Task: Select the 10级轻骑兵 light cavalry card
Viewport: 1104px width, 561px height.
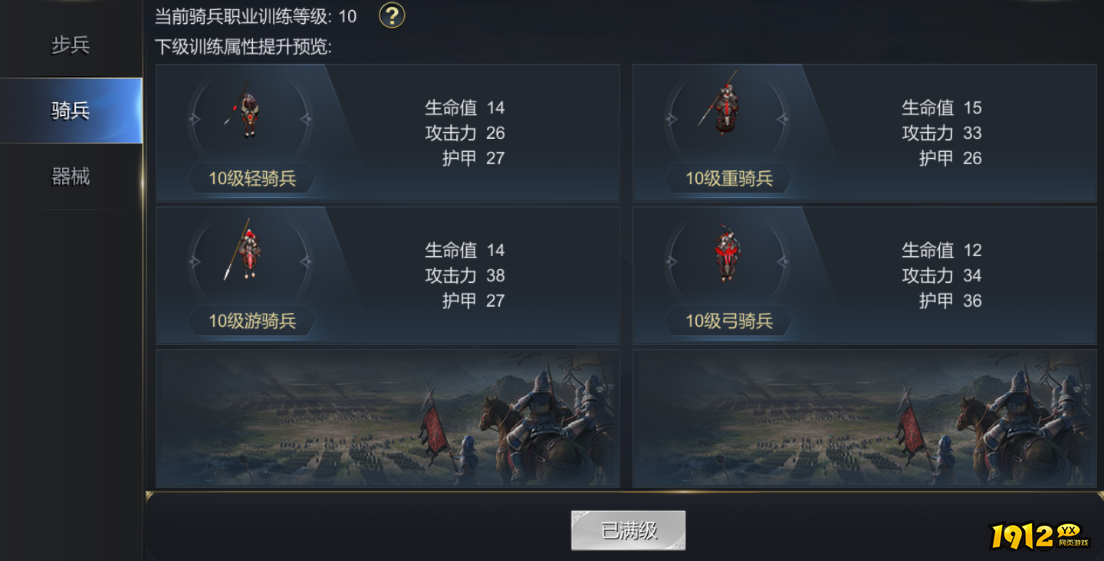Action: click(387, 134)
